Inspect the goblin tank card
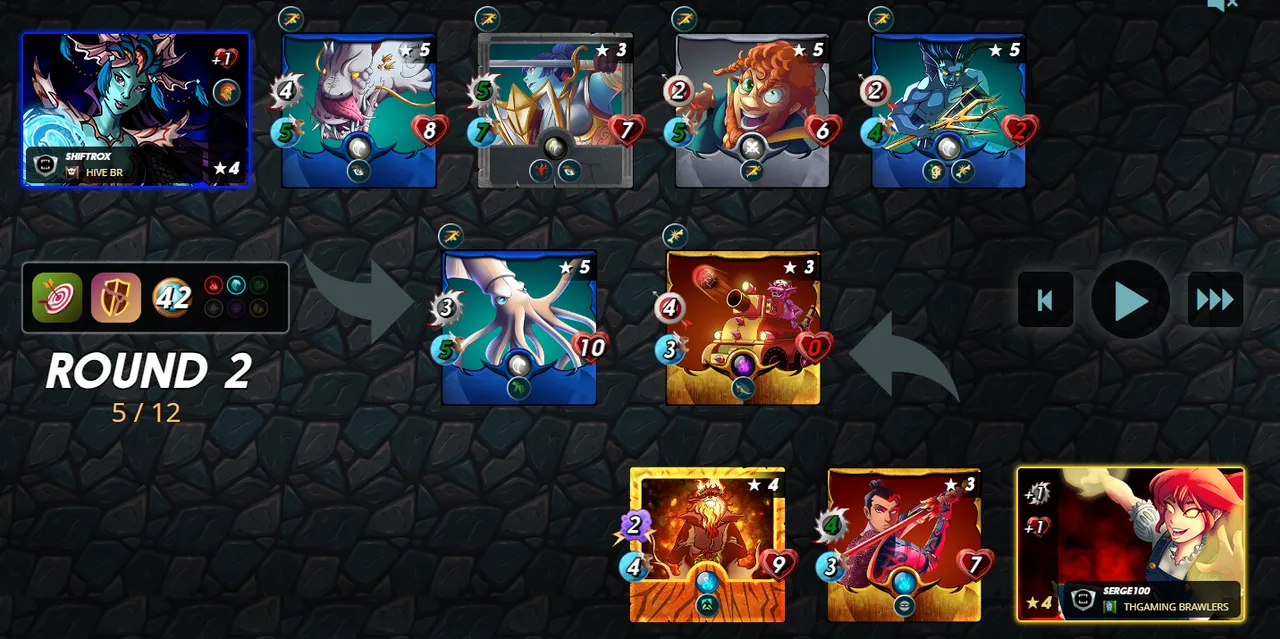This screenshot has width=1280, height=639. [x=743, y=327]
